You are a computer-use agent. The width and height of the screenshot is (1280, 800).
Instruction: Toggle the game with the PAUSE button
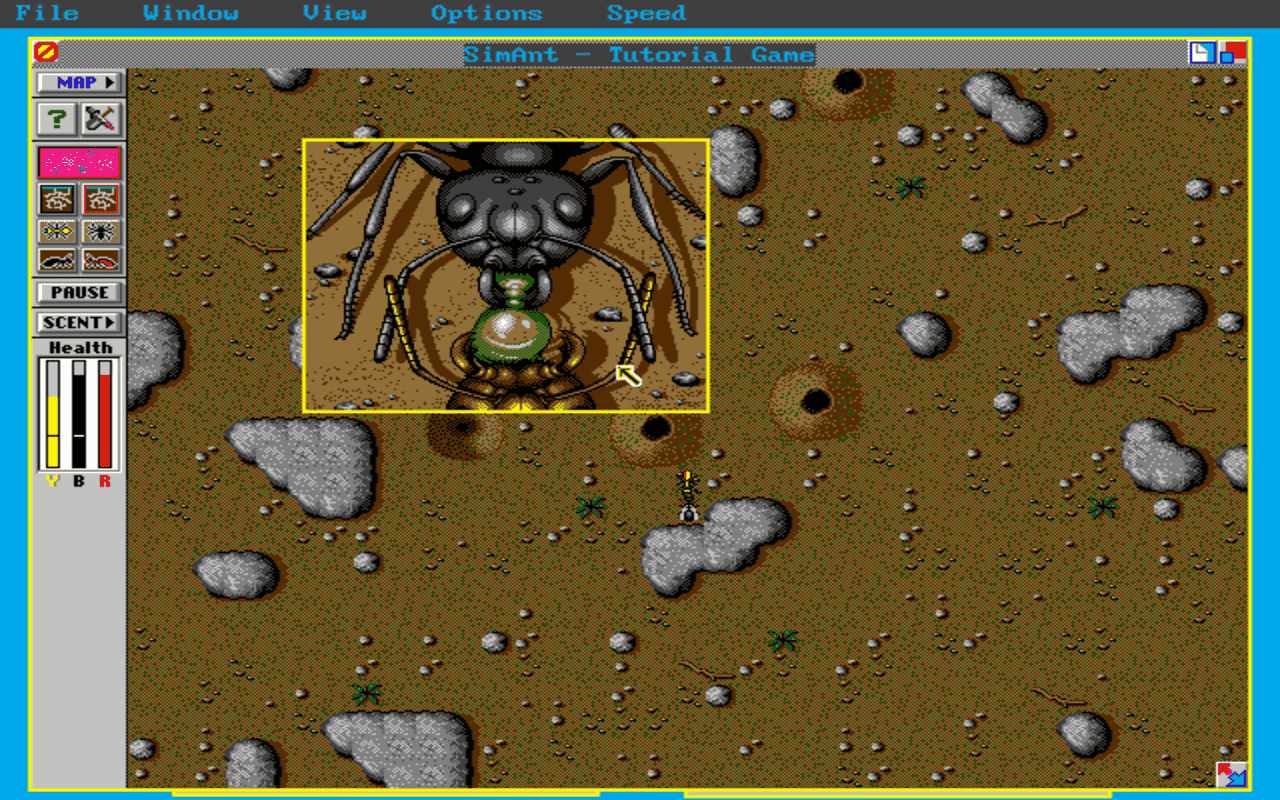coord(78,292)
